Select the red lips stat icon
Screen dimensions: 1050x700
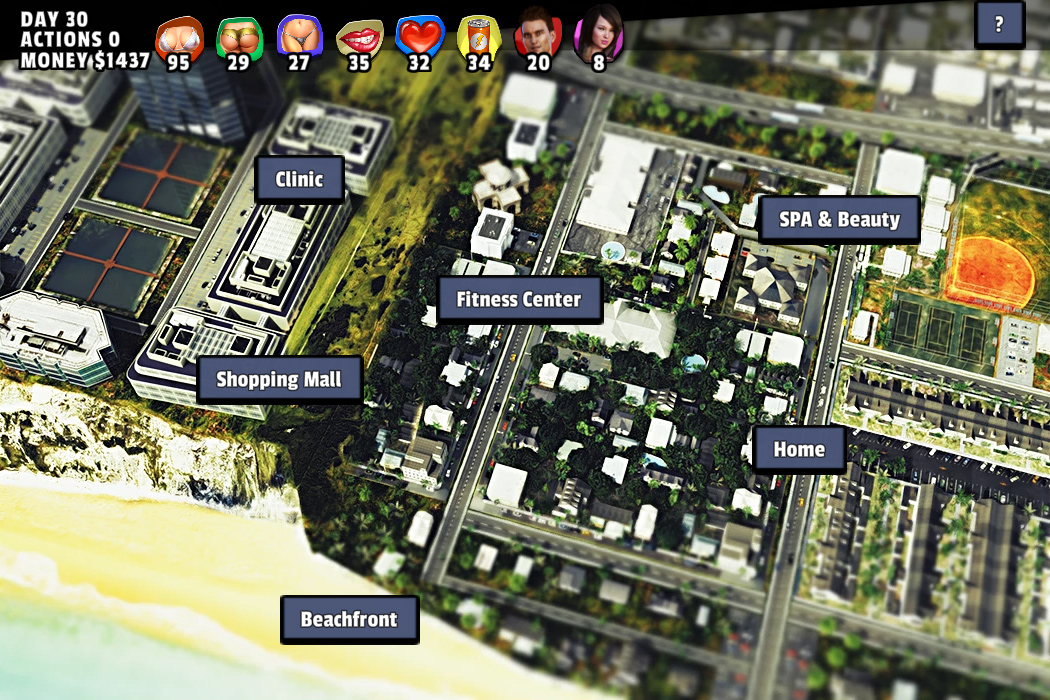pos(358,38)
